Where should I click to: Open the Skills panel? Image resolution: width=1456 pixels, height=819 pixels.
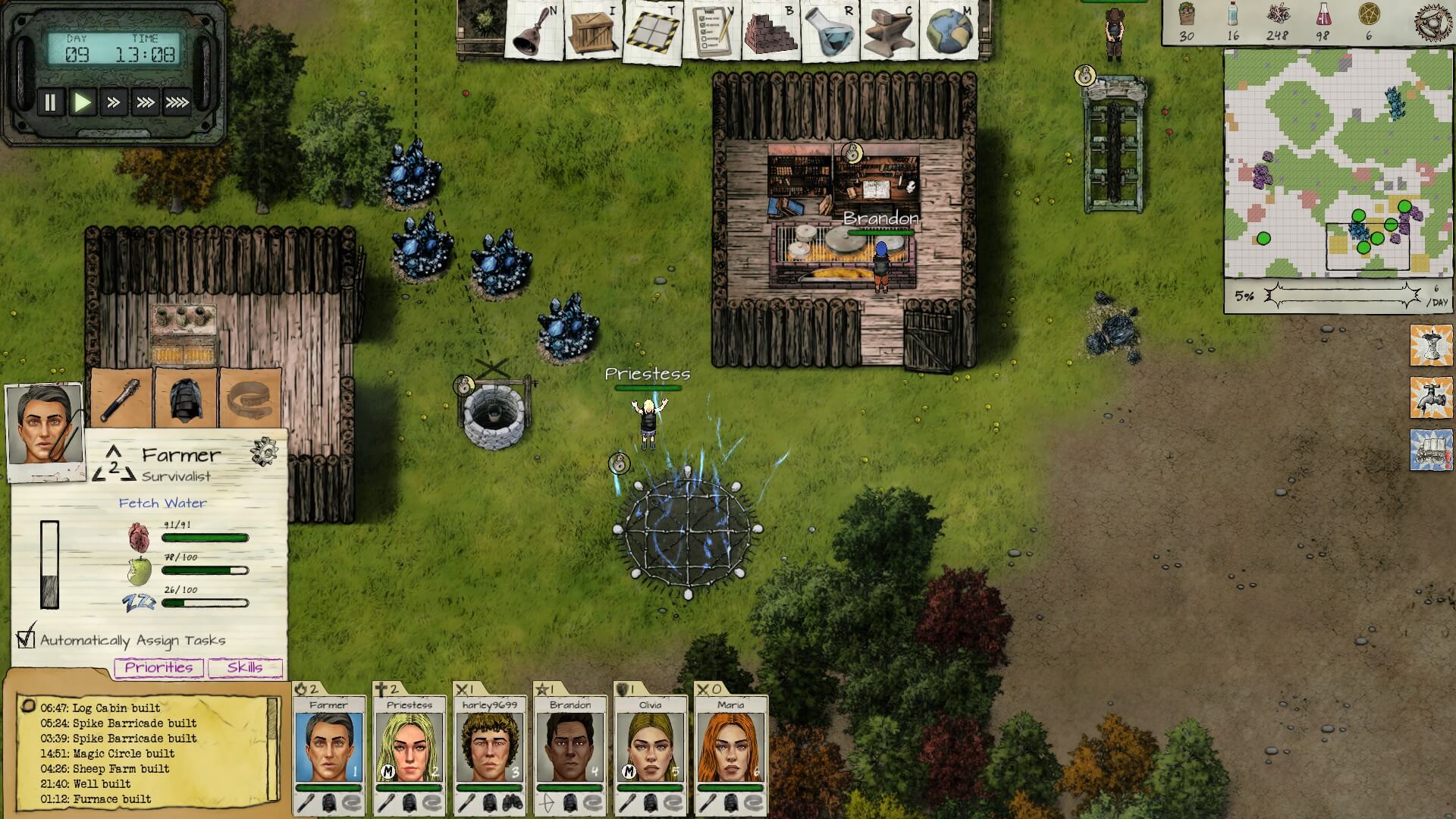pyautogui.click(x=245, y=667)
